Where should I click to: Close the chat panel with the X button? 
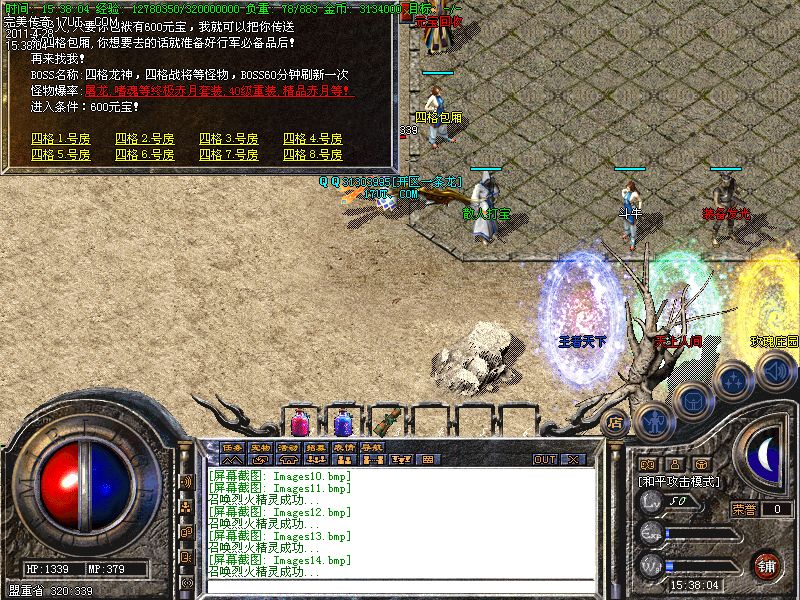click(x=573, y=459)
